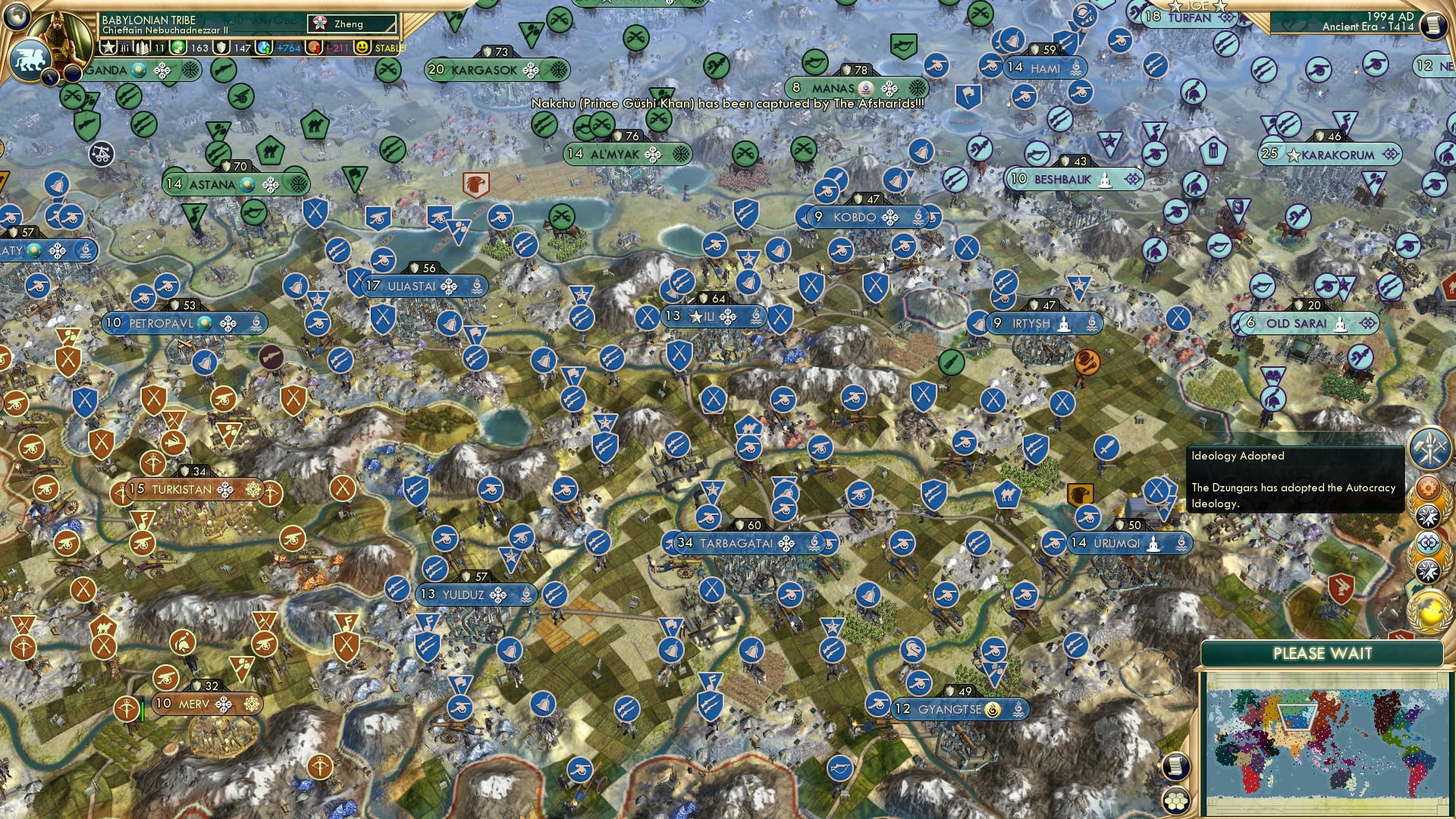This screenshot has height=819, width=1456.
Task: Click the cyan social policy notification medallion
Action: pos(1427,542)
